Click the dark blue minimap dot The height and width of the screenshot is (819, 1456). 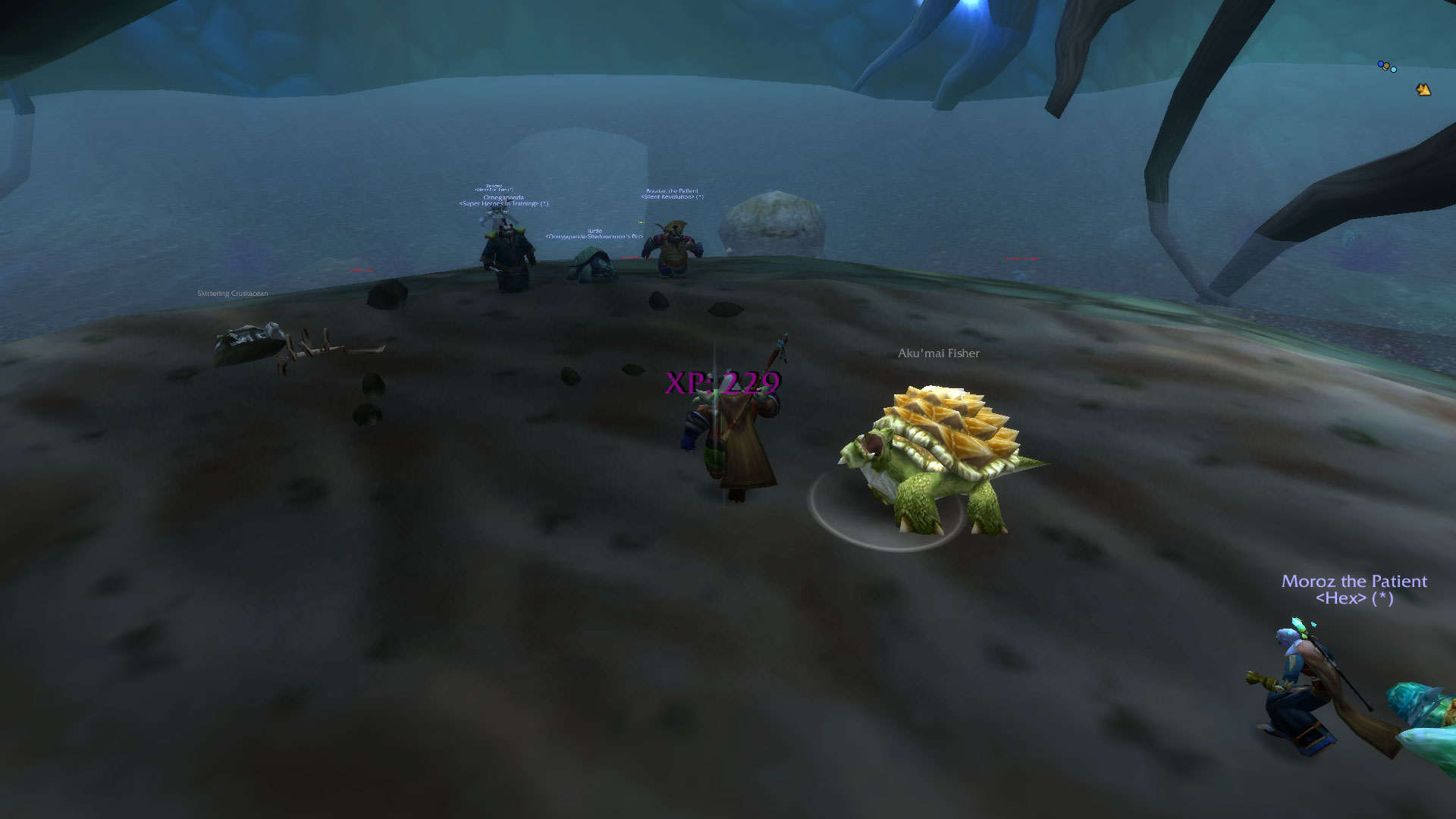pyautogui.click(x=1381, y=65)
